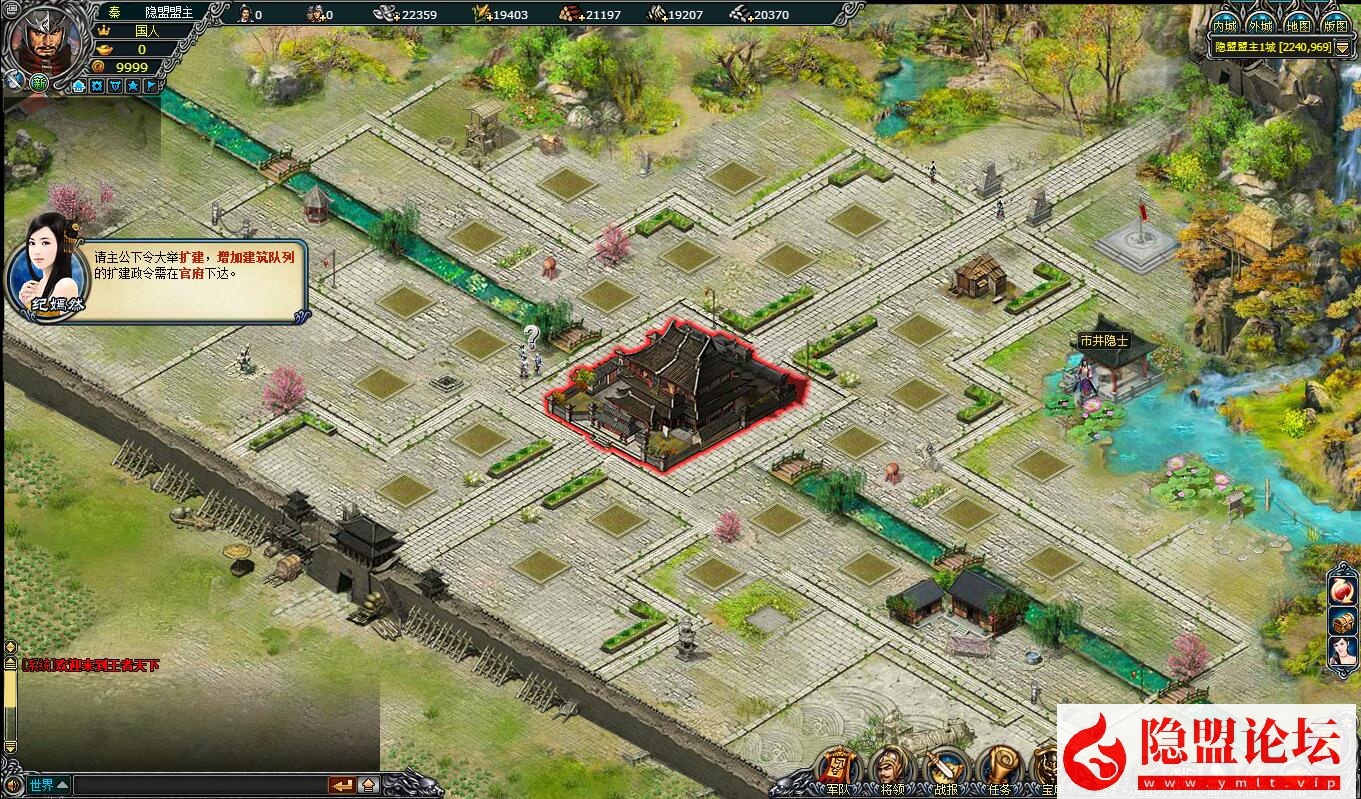Click the small house icon under the gold count
This screenshot has width=1361, height=799.
[x=79, y=86]
